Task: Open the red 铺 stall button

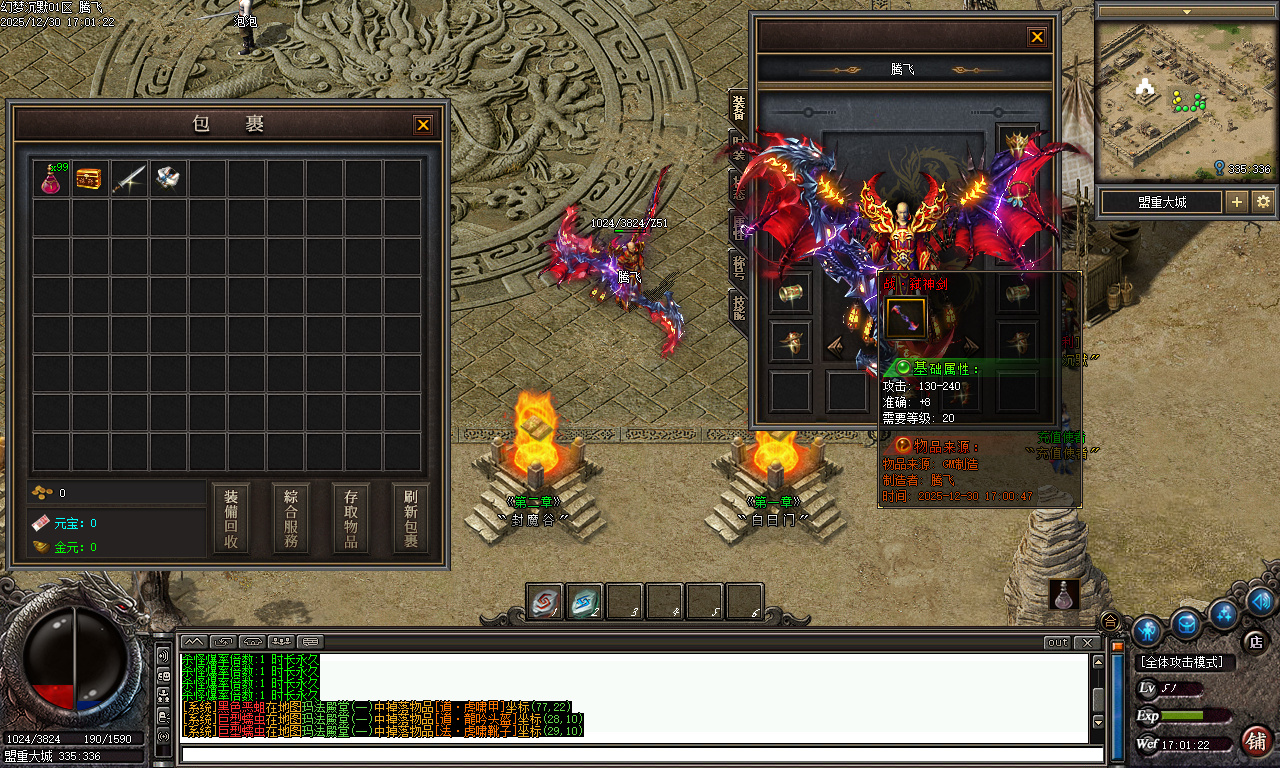Action: [1257, 741]
